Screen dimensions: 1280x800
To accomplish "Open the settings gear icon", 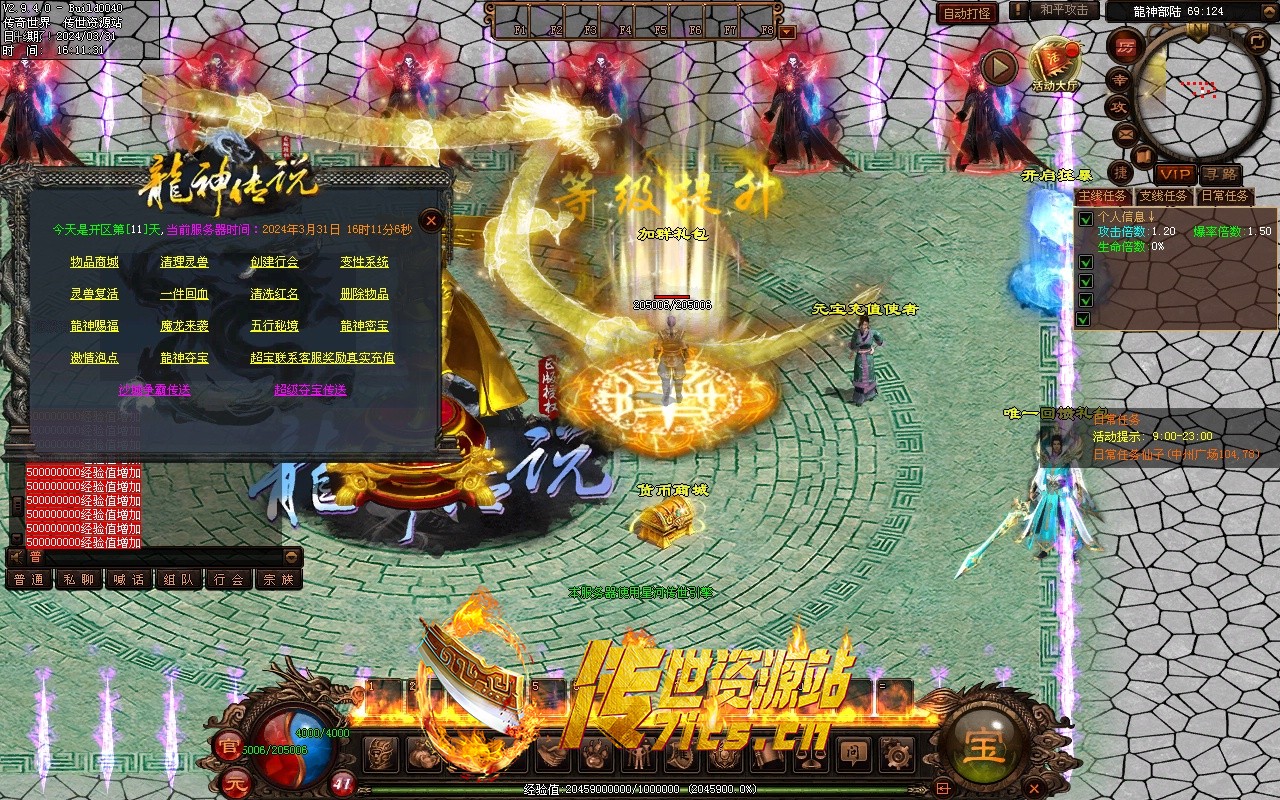I will (x=895, y=753).
